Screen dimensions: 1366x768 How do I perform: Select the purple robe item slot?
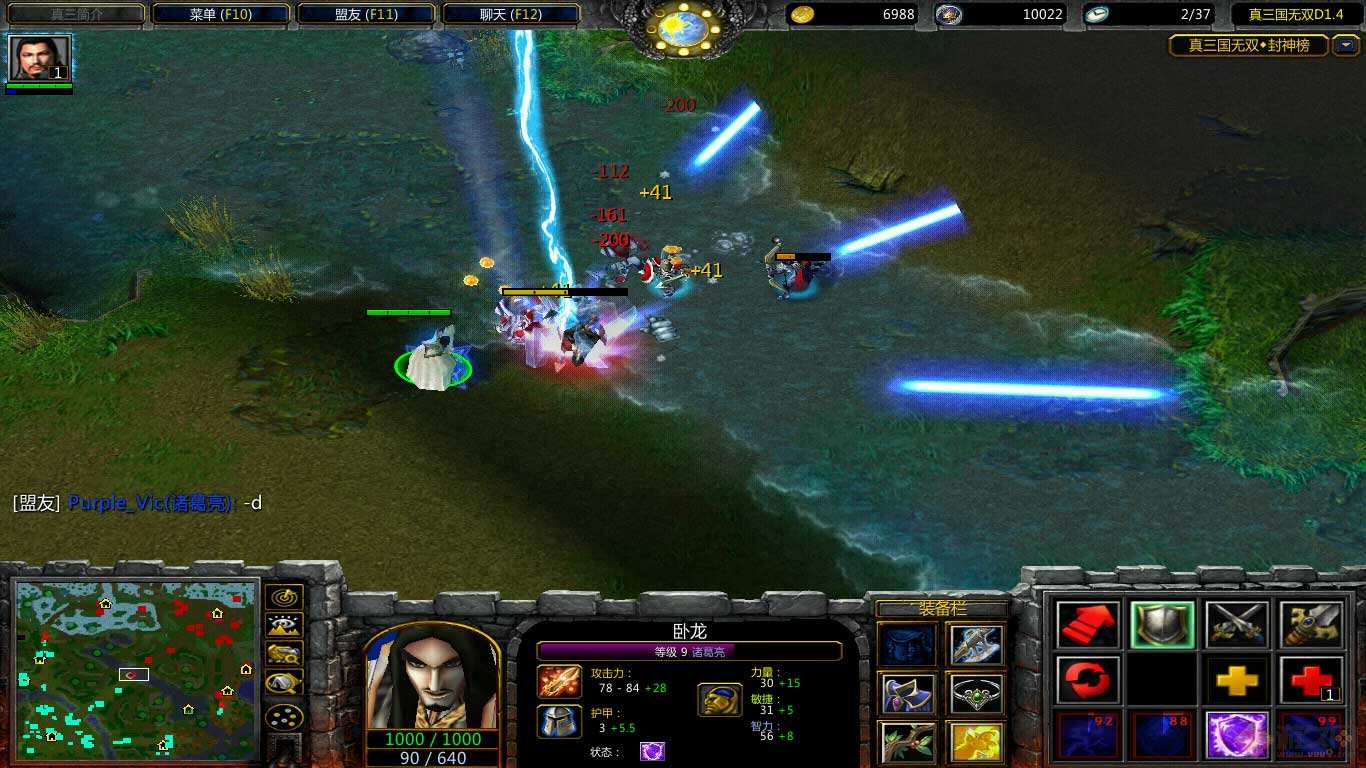(x=908, y=693)
